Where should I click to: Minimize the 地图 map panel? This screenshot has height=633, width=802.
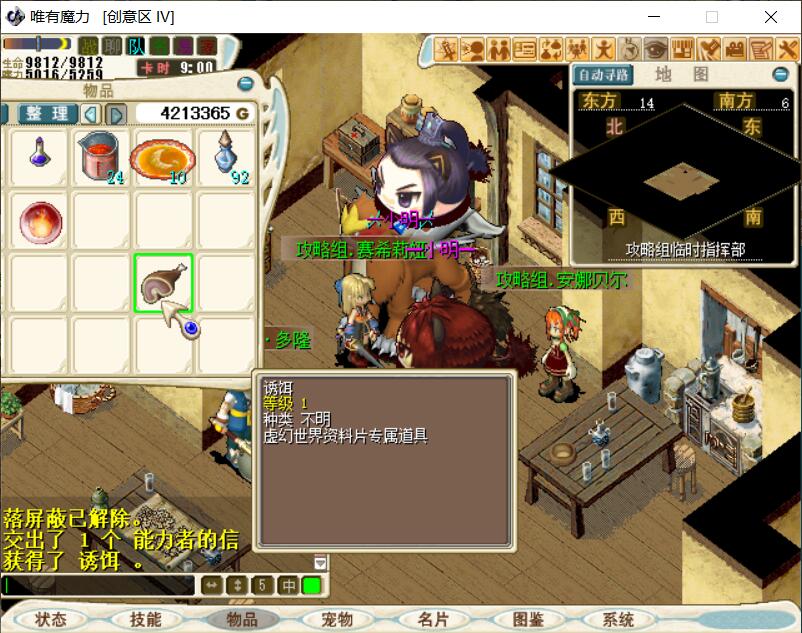click(x=781, y=75)
